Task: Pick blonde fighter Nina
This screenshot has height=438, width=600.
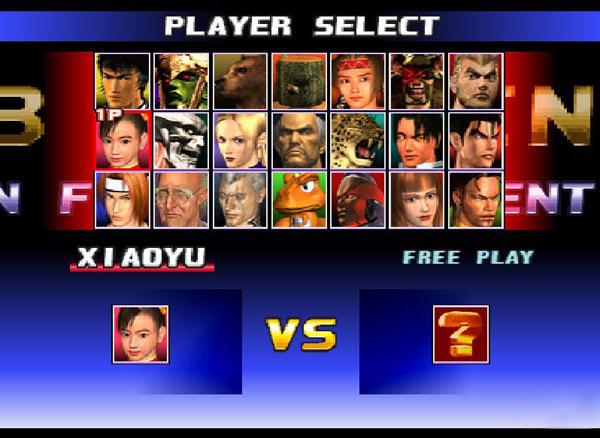Action: click(240, 140)
